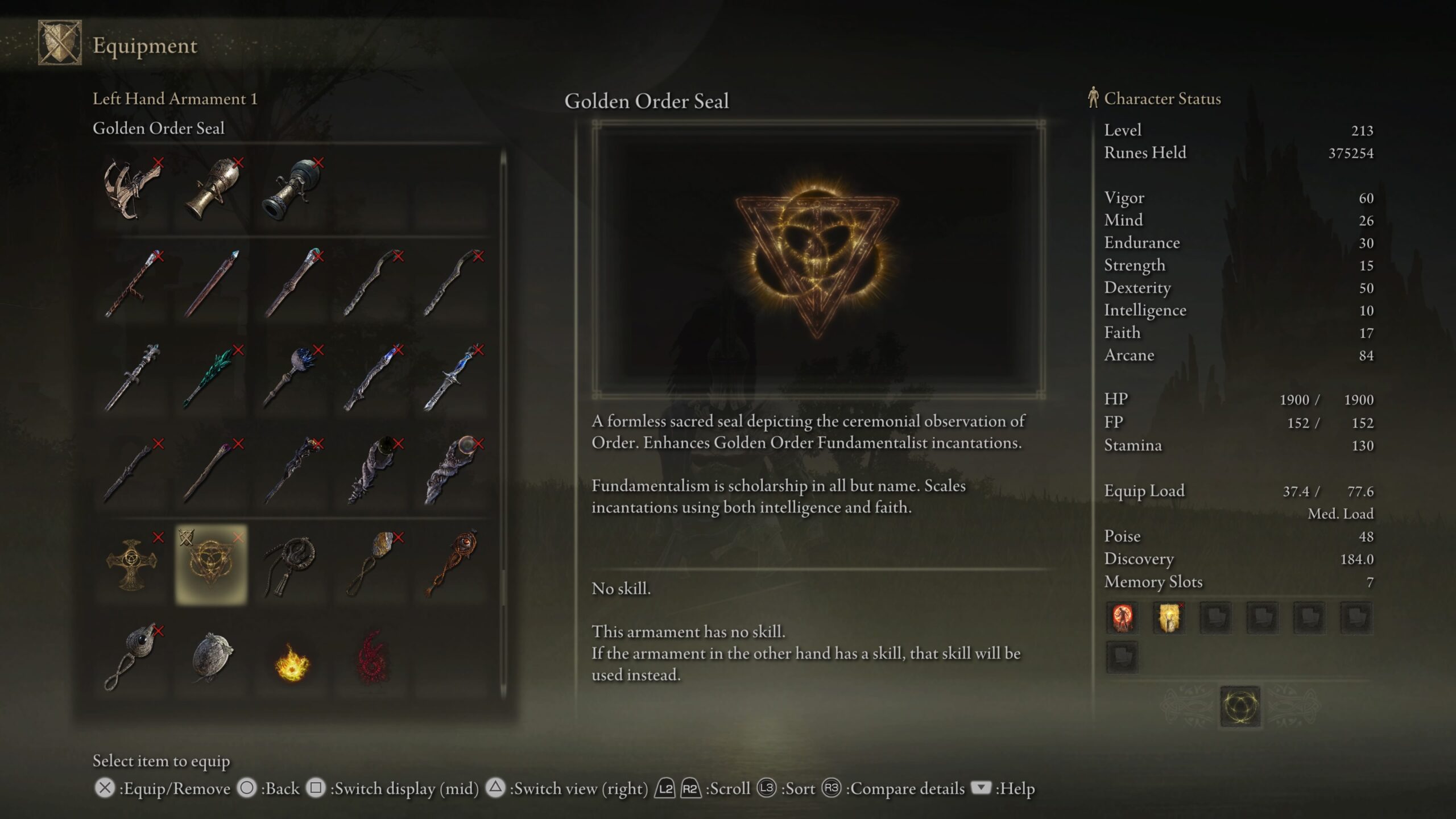1456x819 pixels.
Task: Equip the cross-shaped golden seal
Action: pos(131,564)
